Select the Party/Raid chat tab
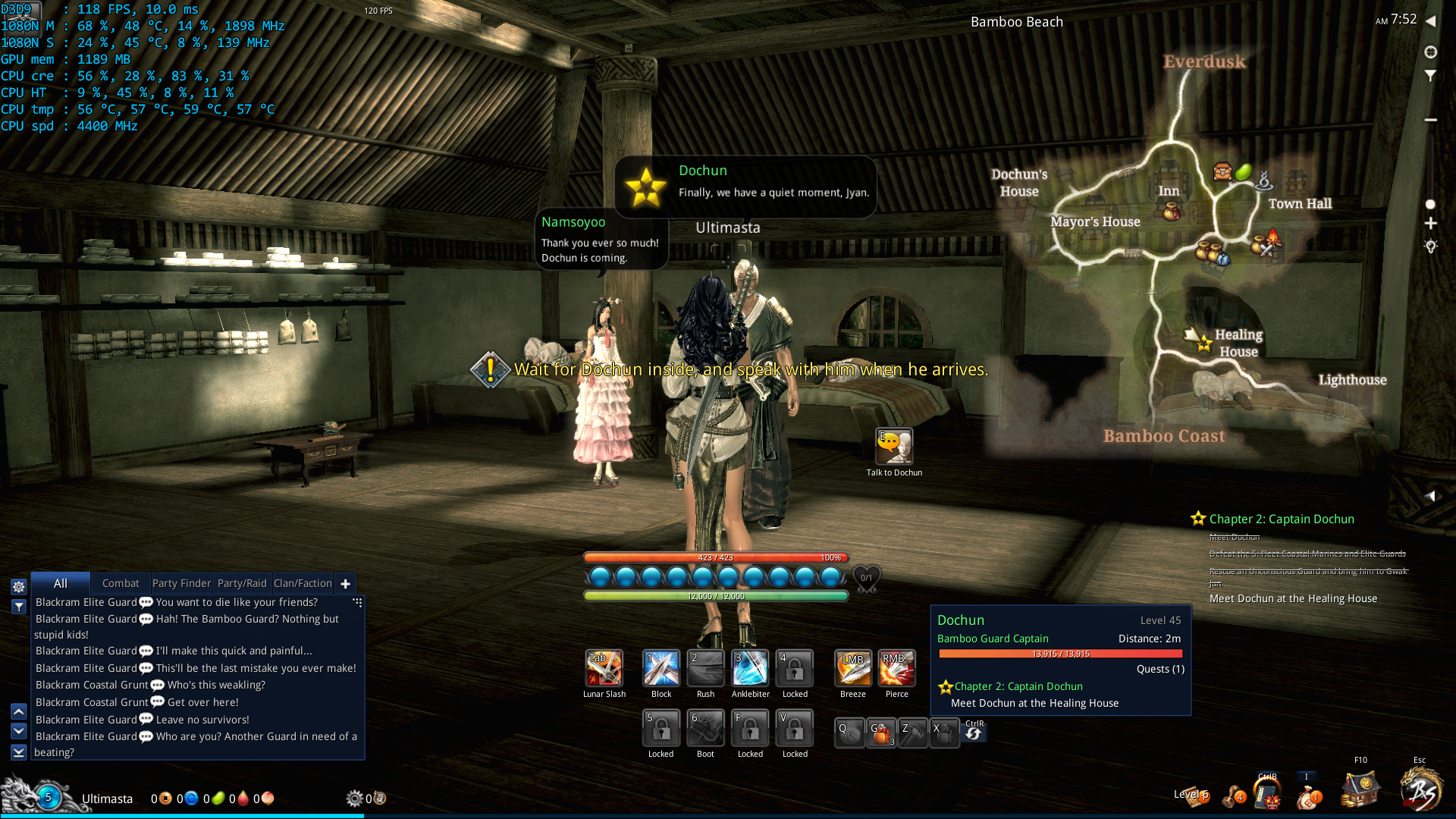Viewport: 1456px width, 819px height. tap(242, 583)
